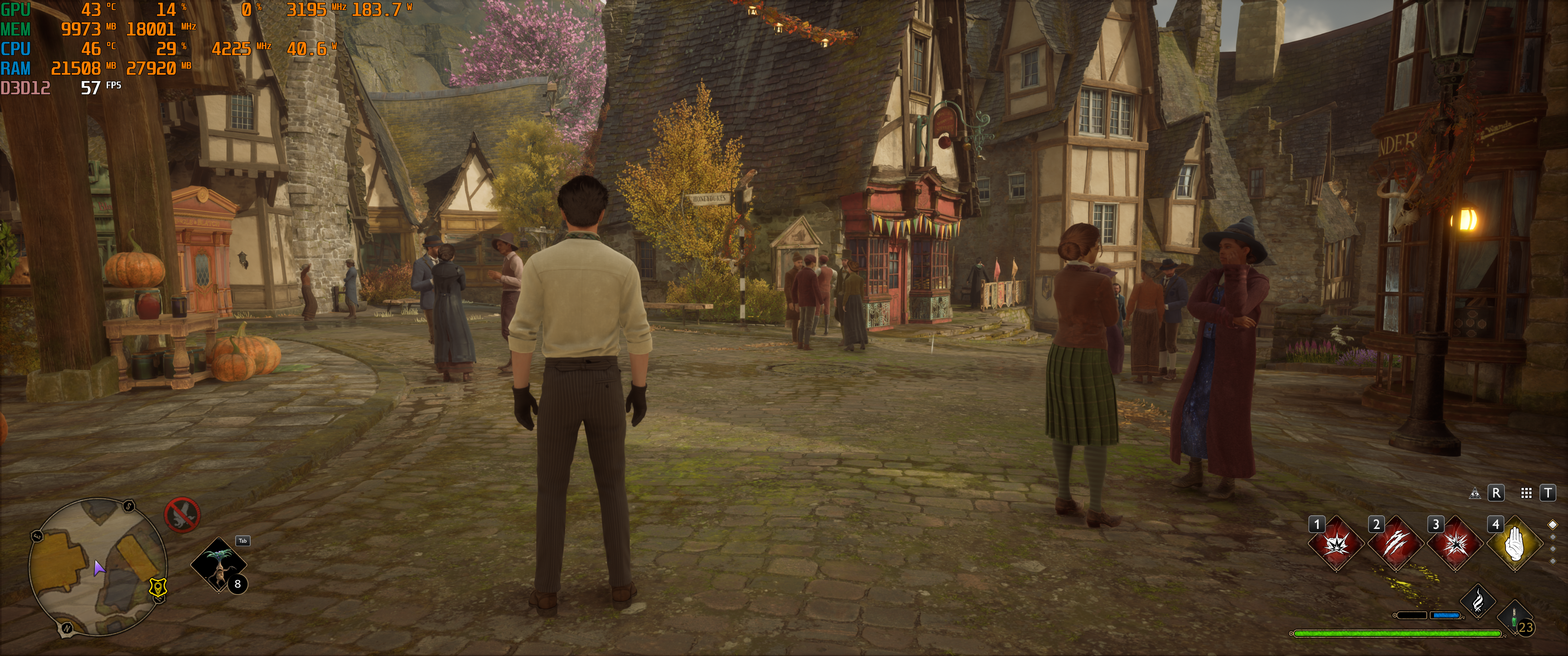Select the yellow quest marker on the minimap
Screen dimensions: 1568x656
click(x=158, y=587)
